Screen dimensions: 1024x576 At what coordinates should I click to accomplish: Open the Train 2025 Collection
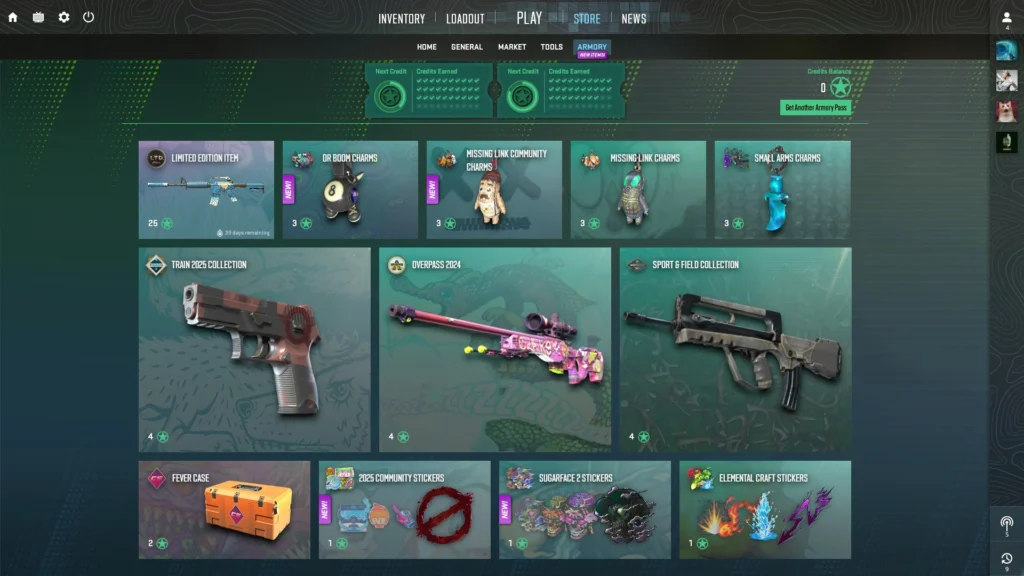254,349
